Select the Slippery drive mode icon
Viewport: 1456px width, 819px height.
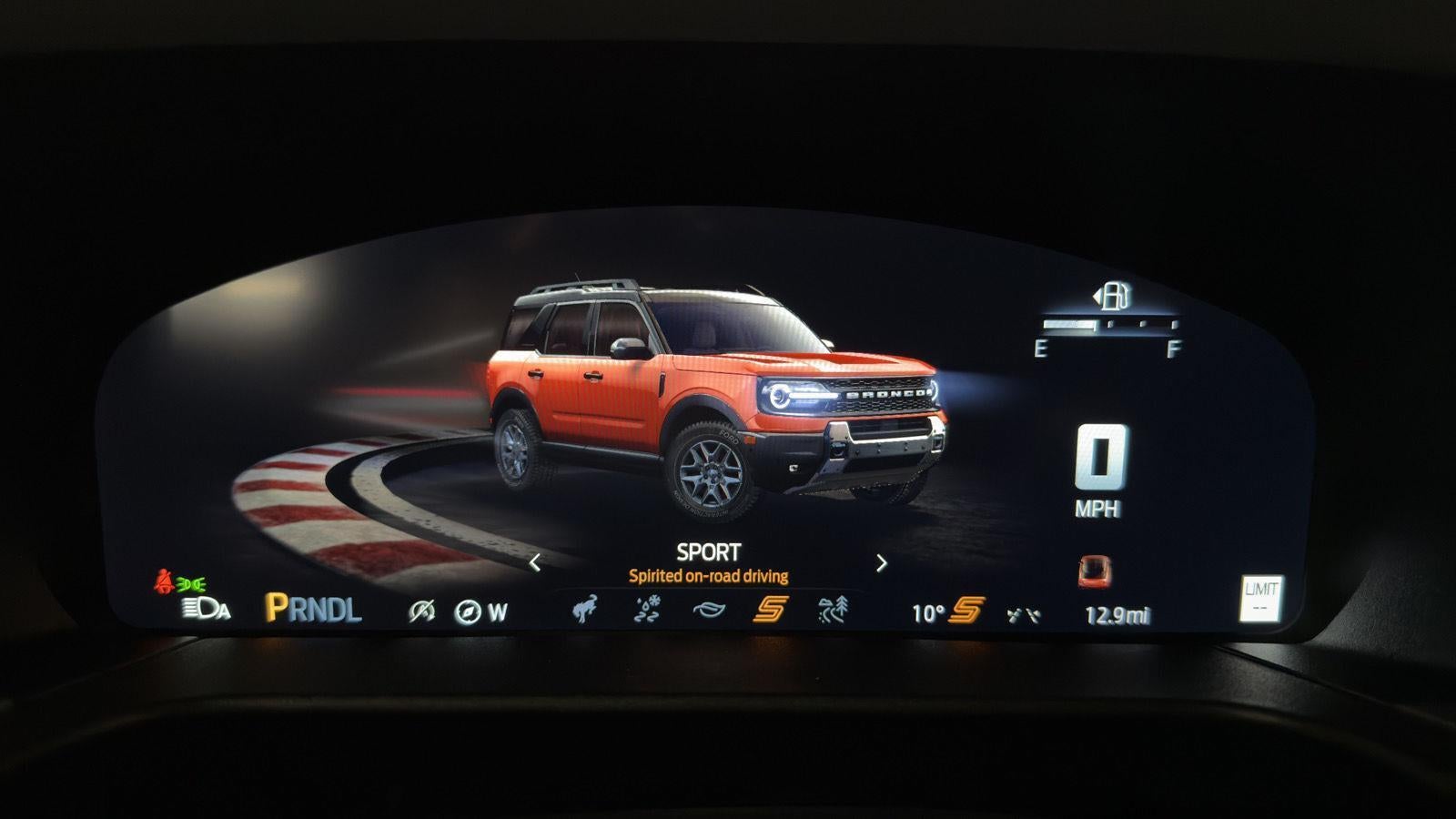pos(646,608)
